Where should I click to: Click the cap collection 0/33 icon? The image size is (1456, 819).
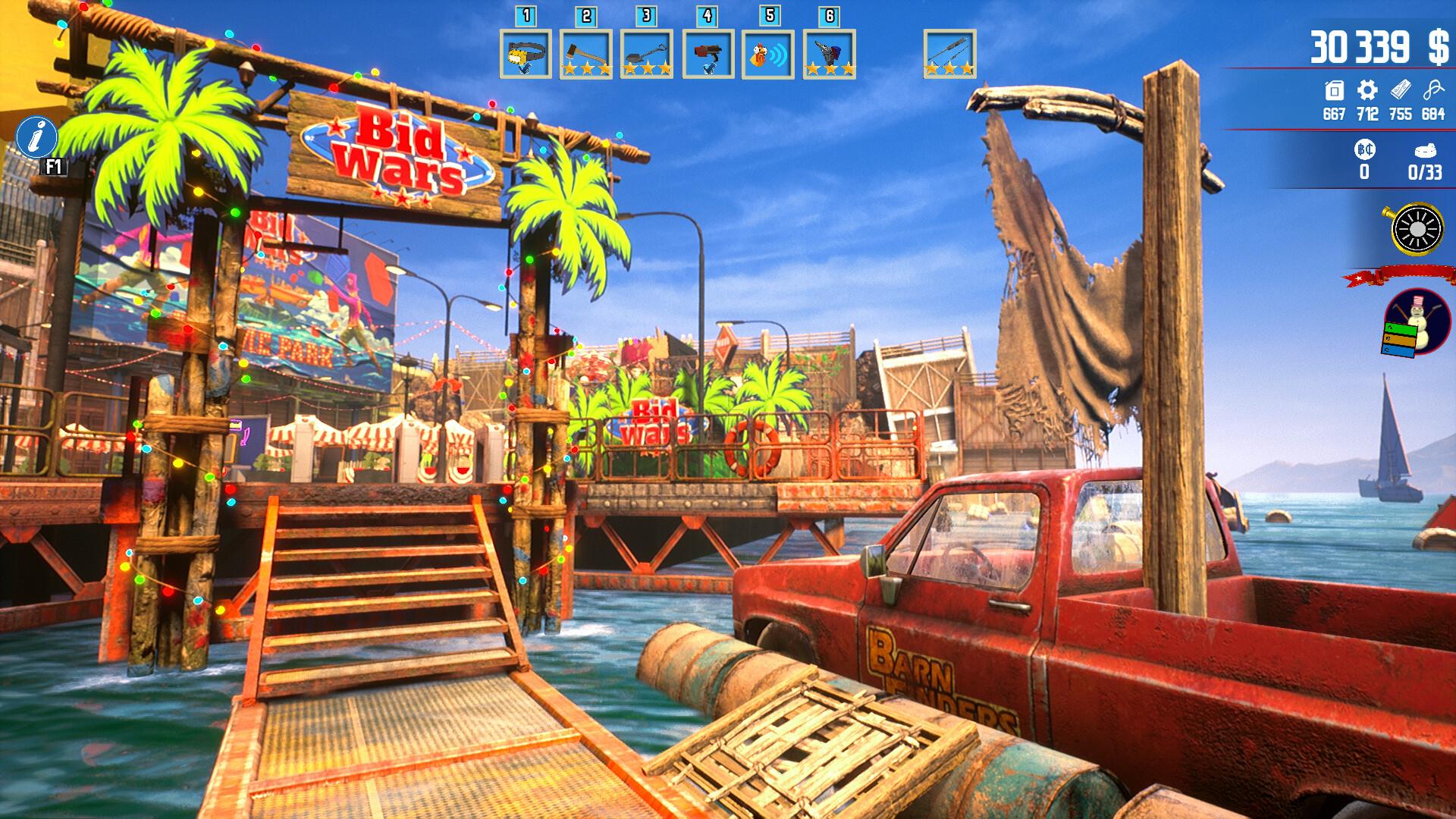[x=1426, y=150]
